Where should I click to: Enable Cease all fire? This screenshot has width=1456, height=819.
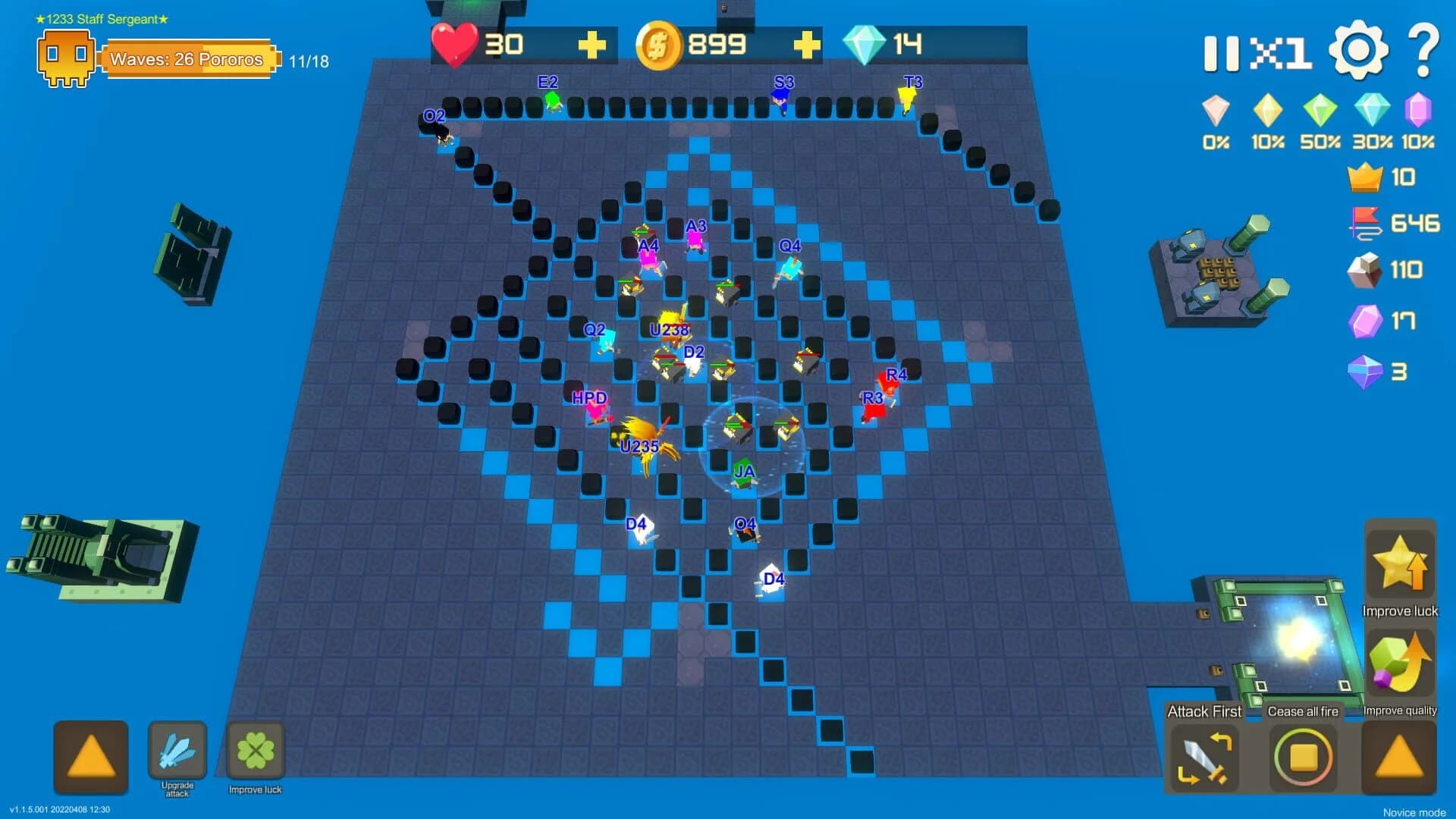coord(1304,757)
